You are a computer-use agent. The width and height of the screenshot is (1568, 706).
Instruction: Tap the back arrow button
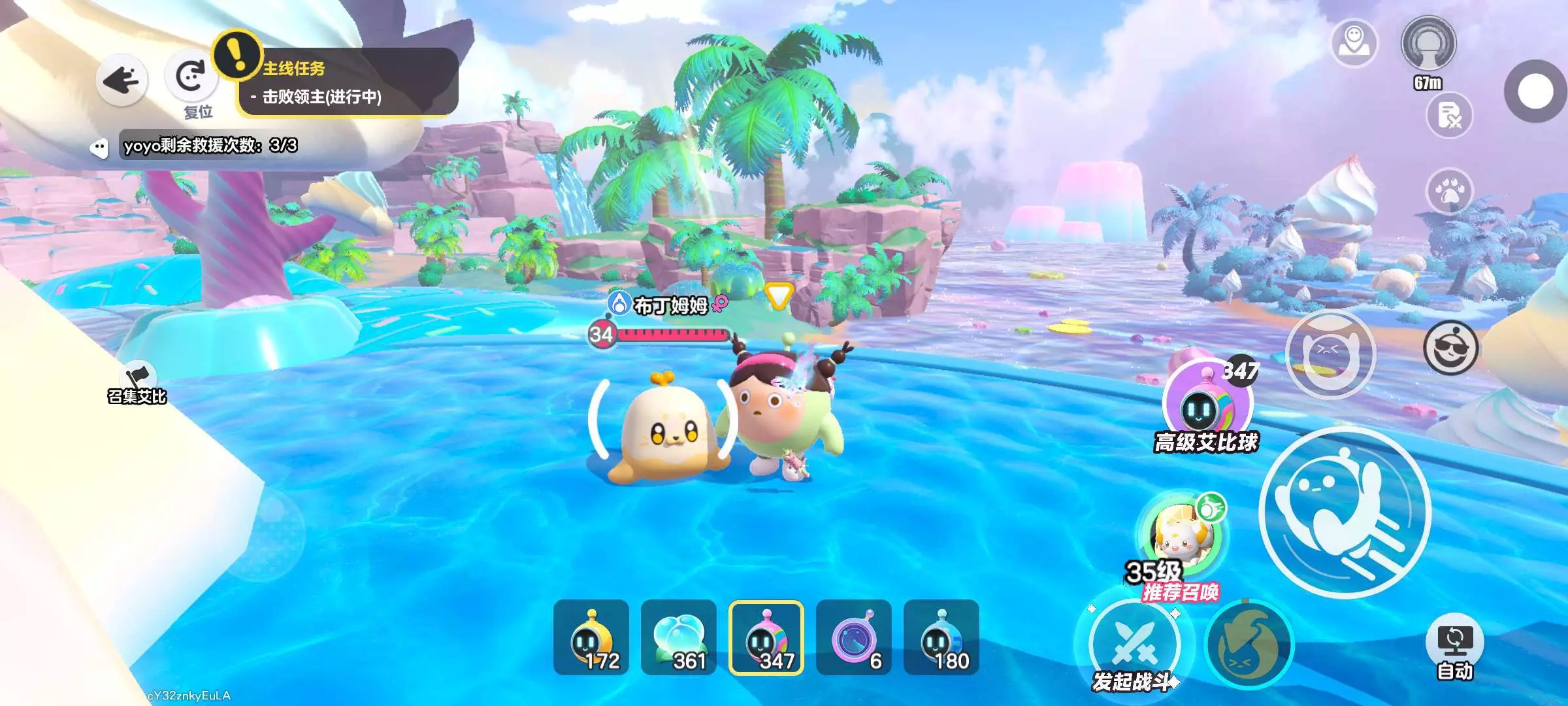[x=122, y=80]
